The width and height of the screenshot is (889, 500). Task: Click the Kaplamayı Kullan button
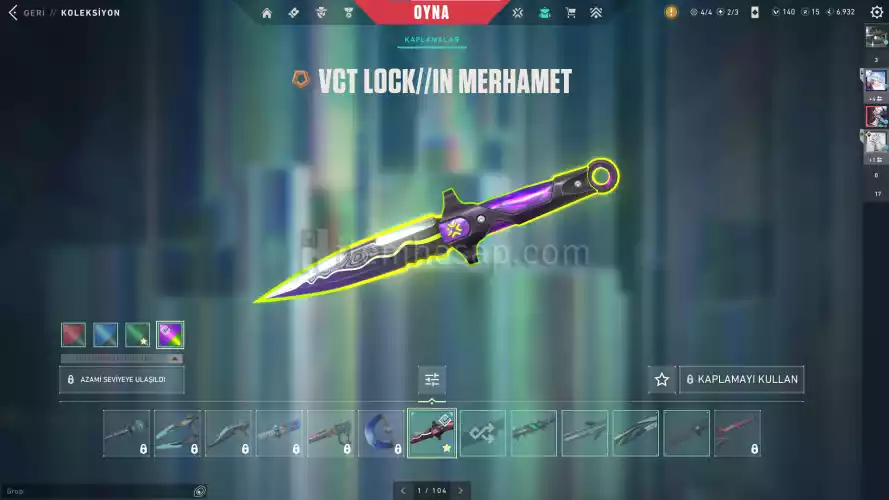point(741,380)
